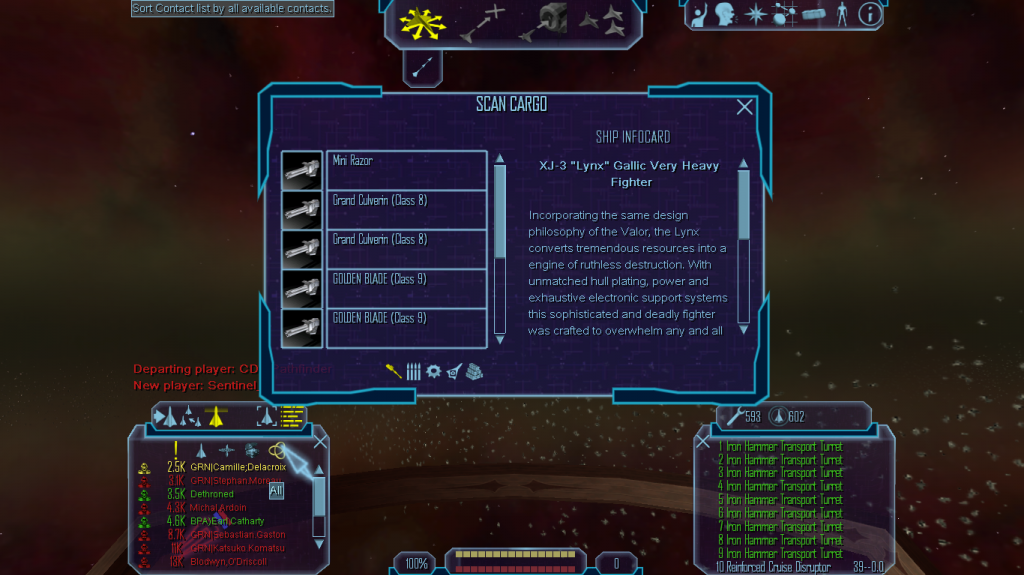Close the contact list panel
The height and width of the screenshot is (575, 1024).
coord(320,441)
